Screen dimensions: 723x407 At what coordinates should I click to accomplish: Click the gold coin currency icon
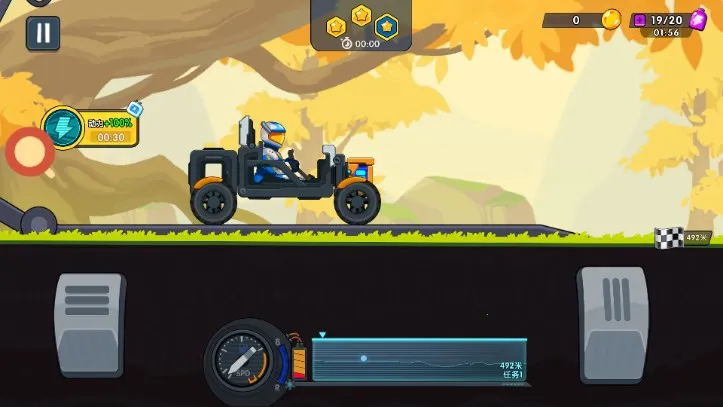[610, 20]
